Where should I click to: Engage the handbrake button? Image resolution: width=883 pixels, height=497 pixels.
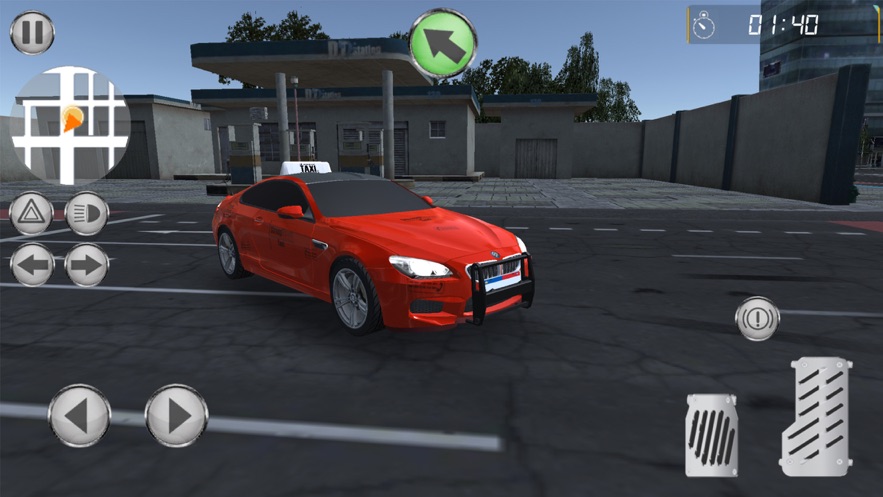pos(757,319)
